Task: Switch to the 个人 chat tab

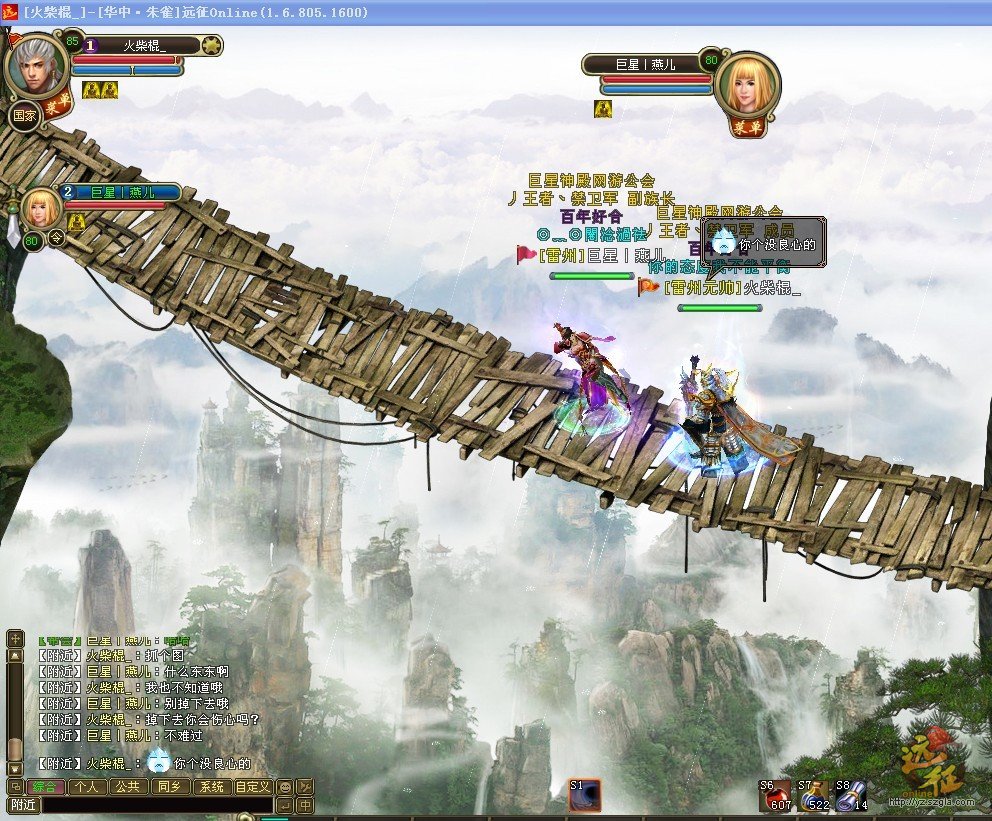Action: click(87, 787)
